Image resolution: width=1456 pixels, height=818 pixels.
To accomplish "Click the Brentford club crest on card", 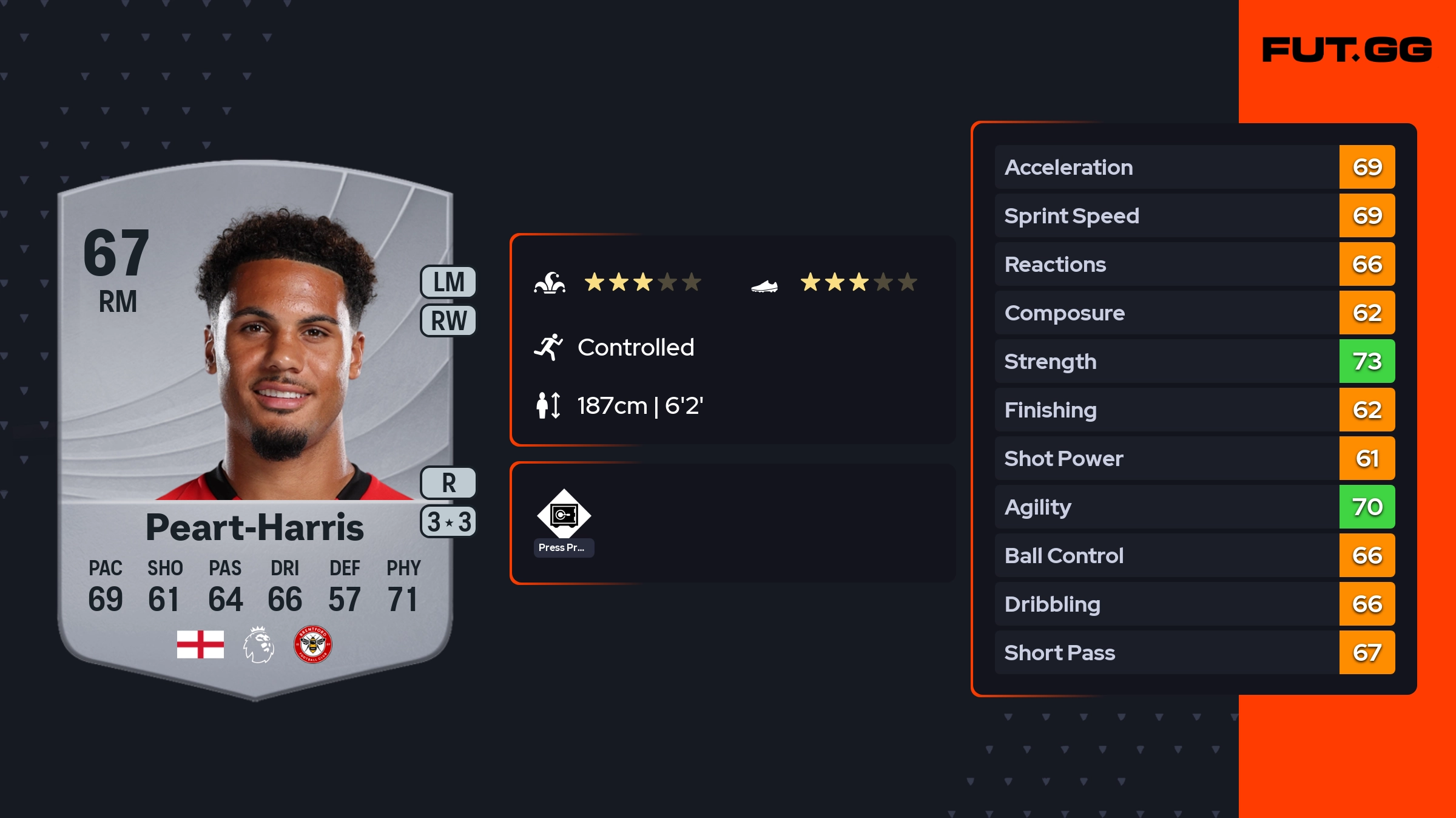I will (x=312, y=644).
